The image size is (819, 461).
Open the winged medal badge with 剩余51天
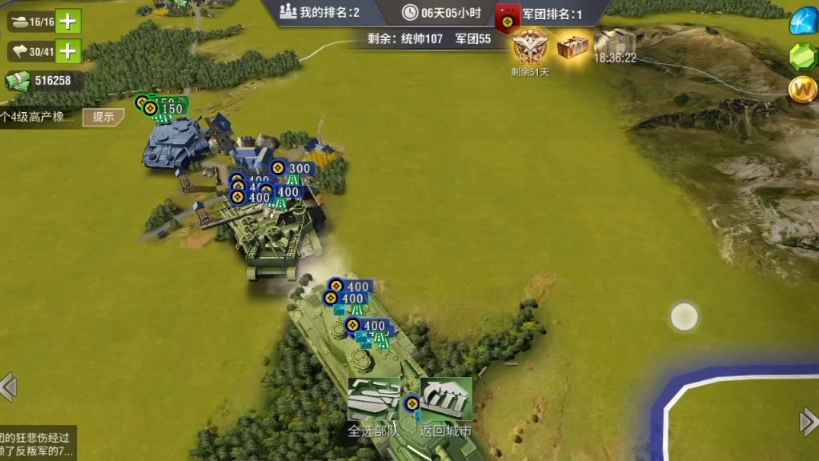[x=529, y=47]
